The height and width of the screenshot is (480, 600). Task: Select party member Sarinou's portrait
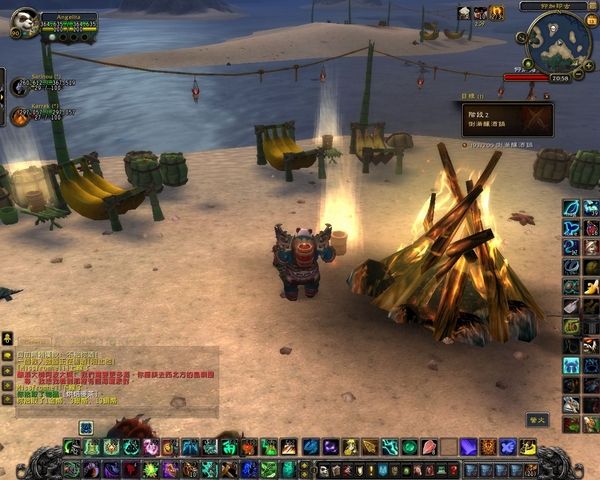[19, 86]
